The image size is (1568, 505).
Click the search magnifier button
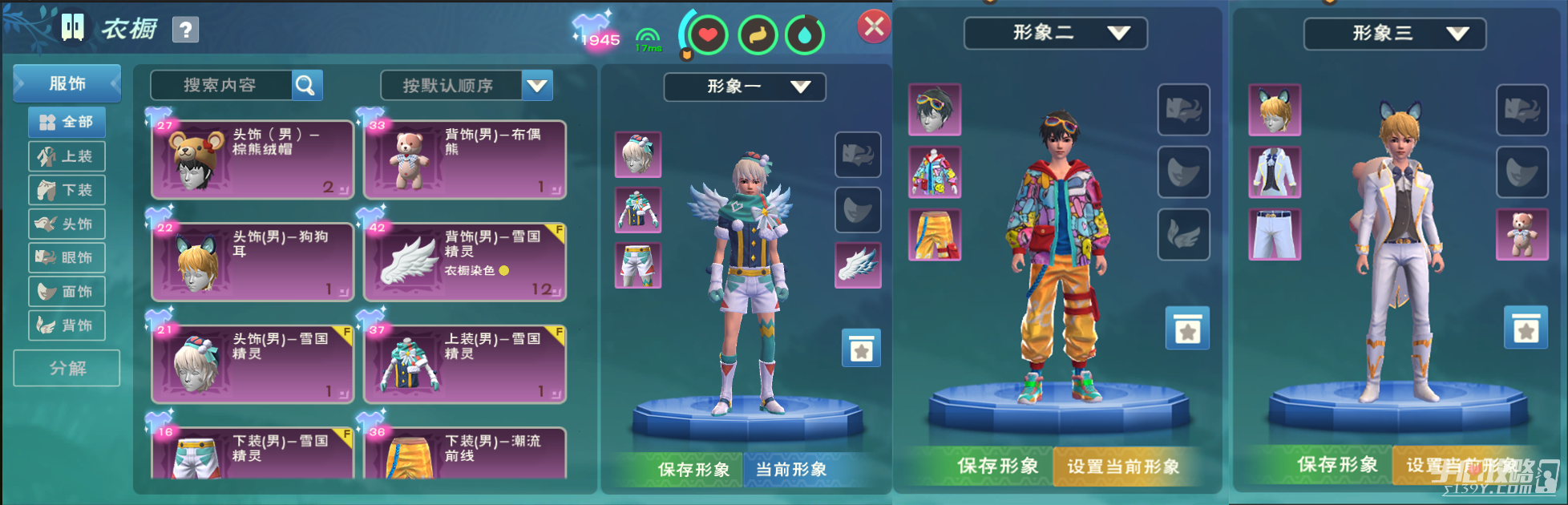[x=307, y=85]
